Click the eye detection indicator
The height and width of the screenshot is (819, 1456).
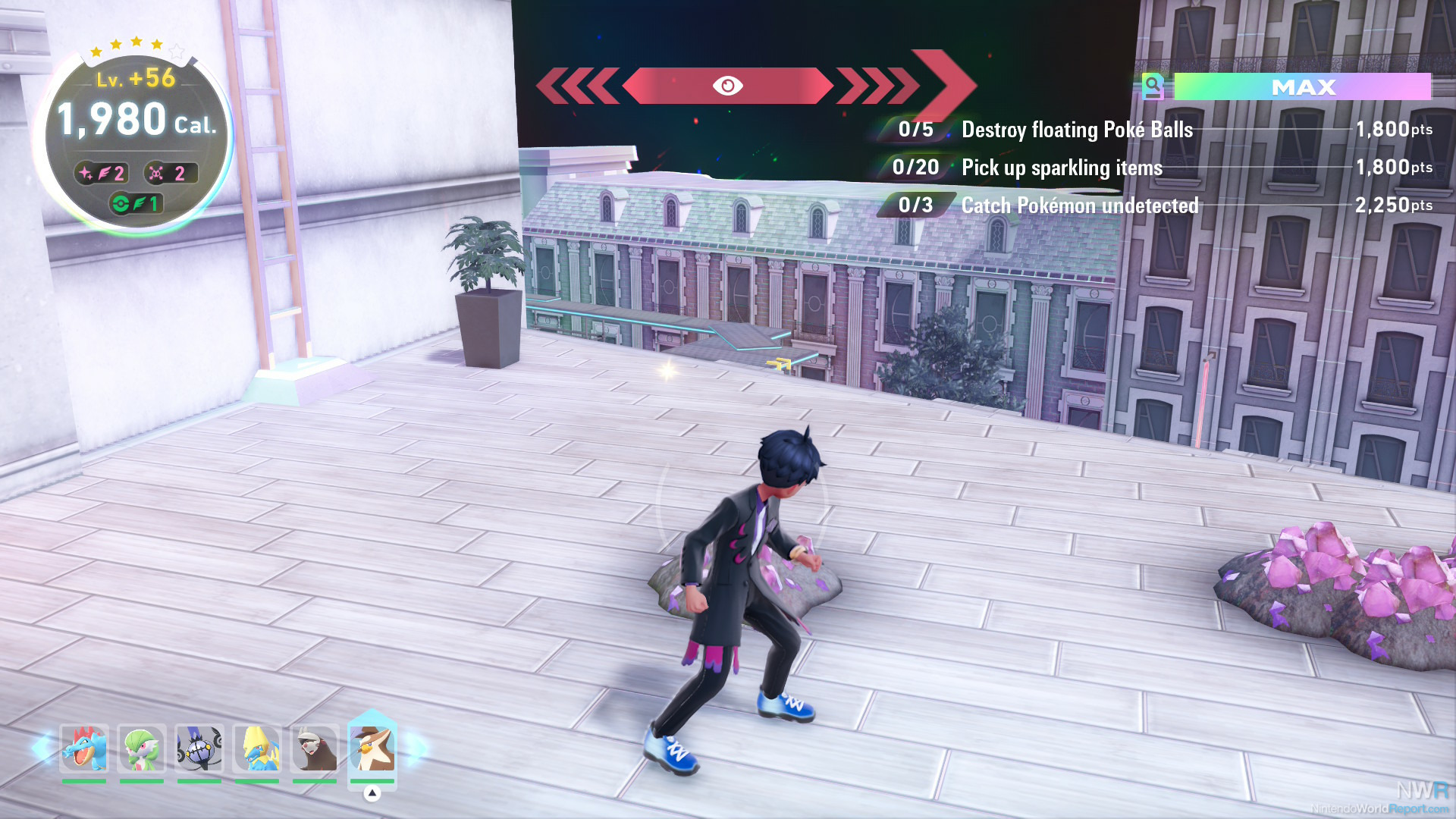point(727,86)
